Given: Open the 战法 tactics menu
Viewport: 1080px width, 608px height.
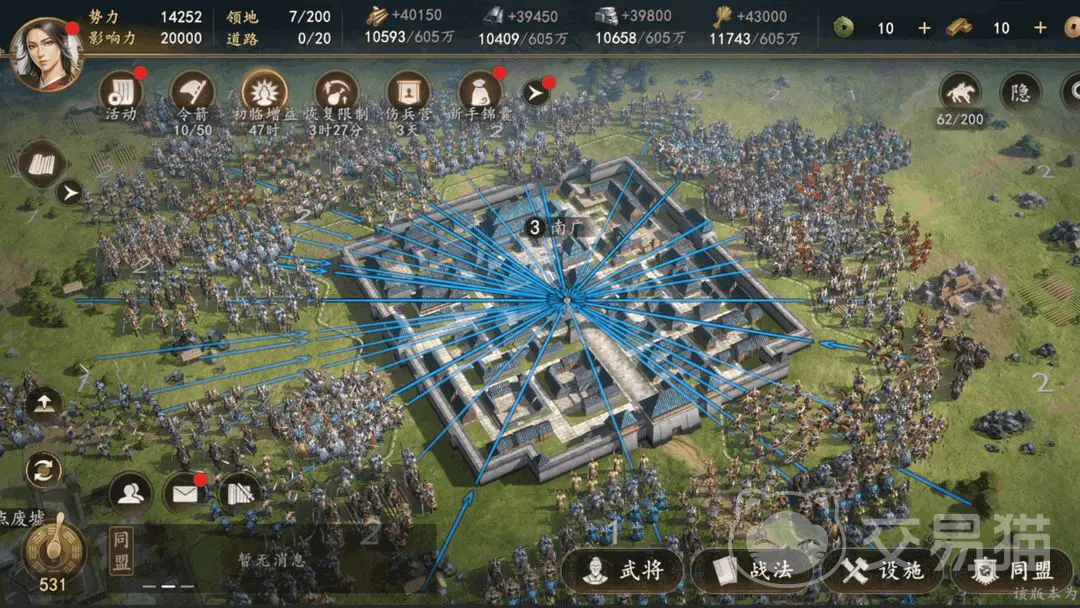Looking at the screenshot, I should point(754,570).
